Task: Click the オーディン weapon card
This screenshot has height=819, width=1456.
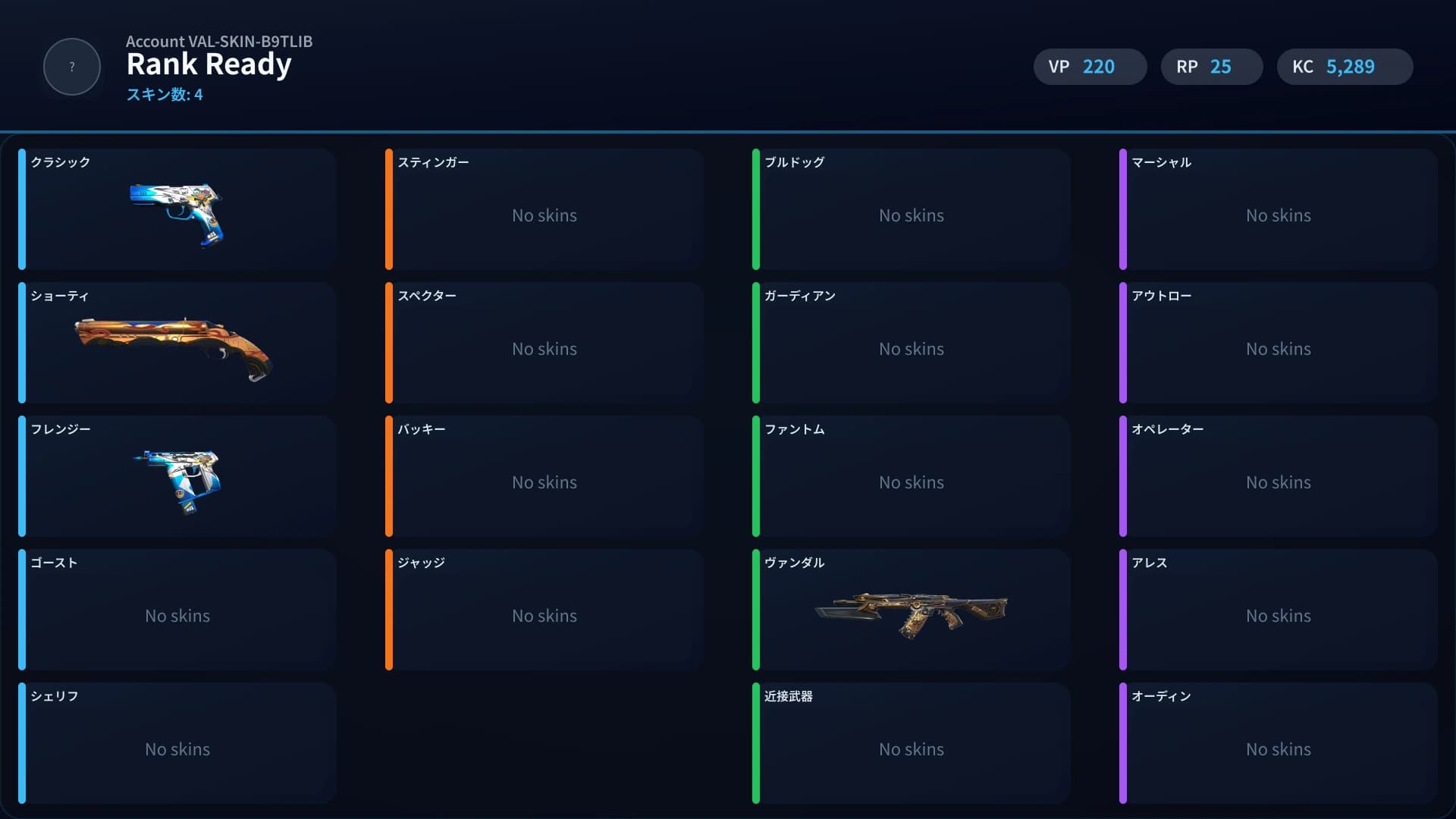Action: click(x=1278, y=743)
